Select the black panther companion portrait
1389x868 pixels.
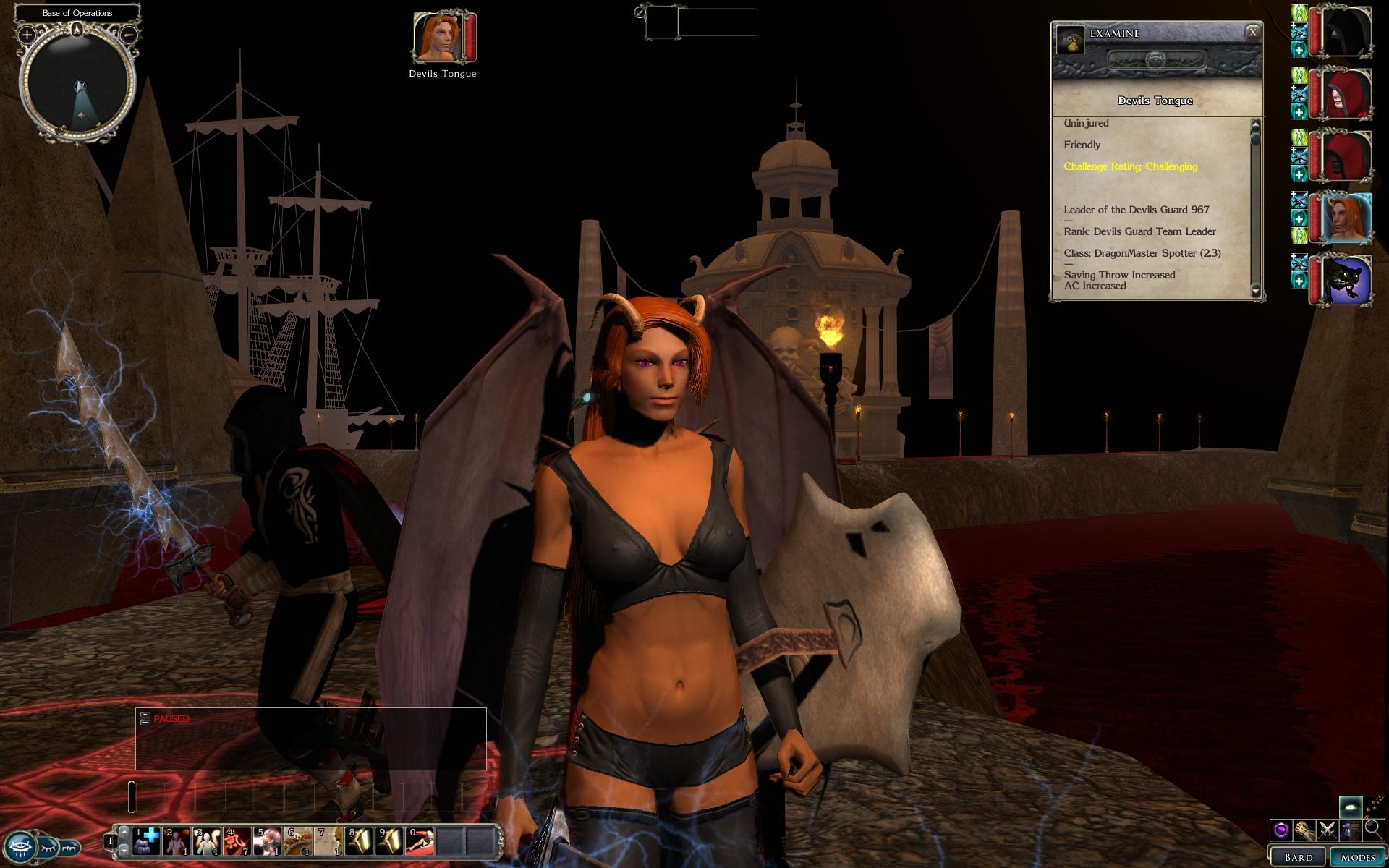(1348, 281)
